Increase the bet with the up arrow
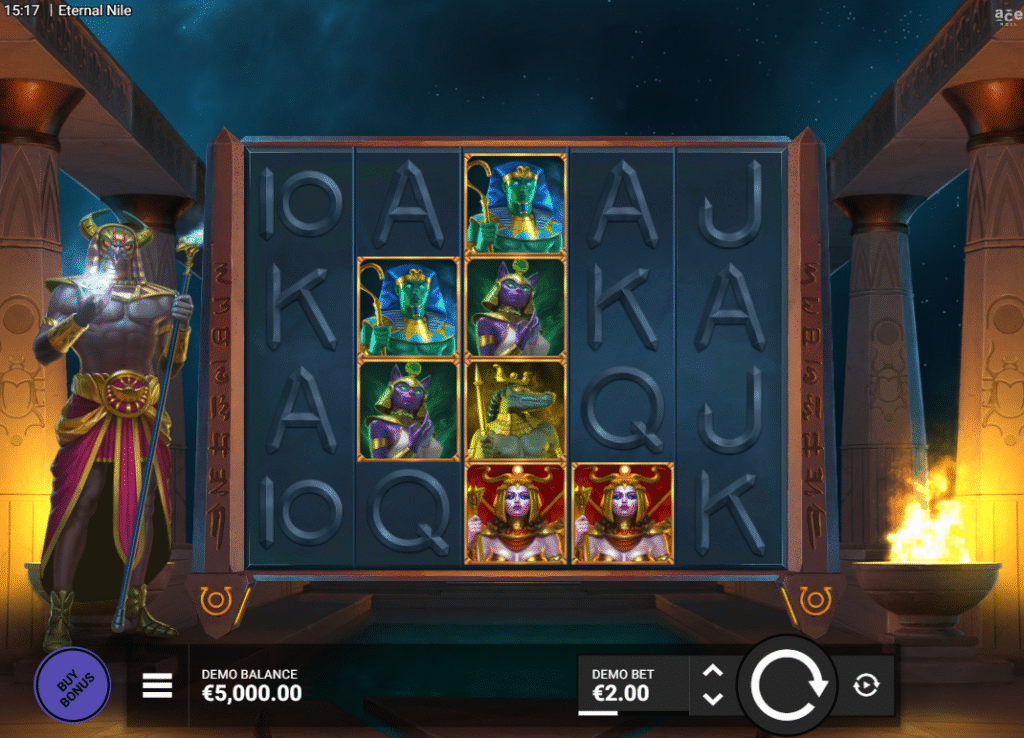 click(713, 671)
